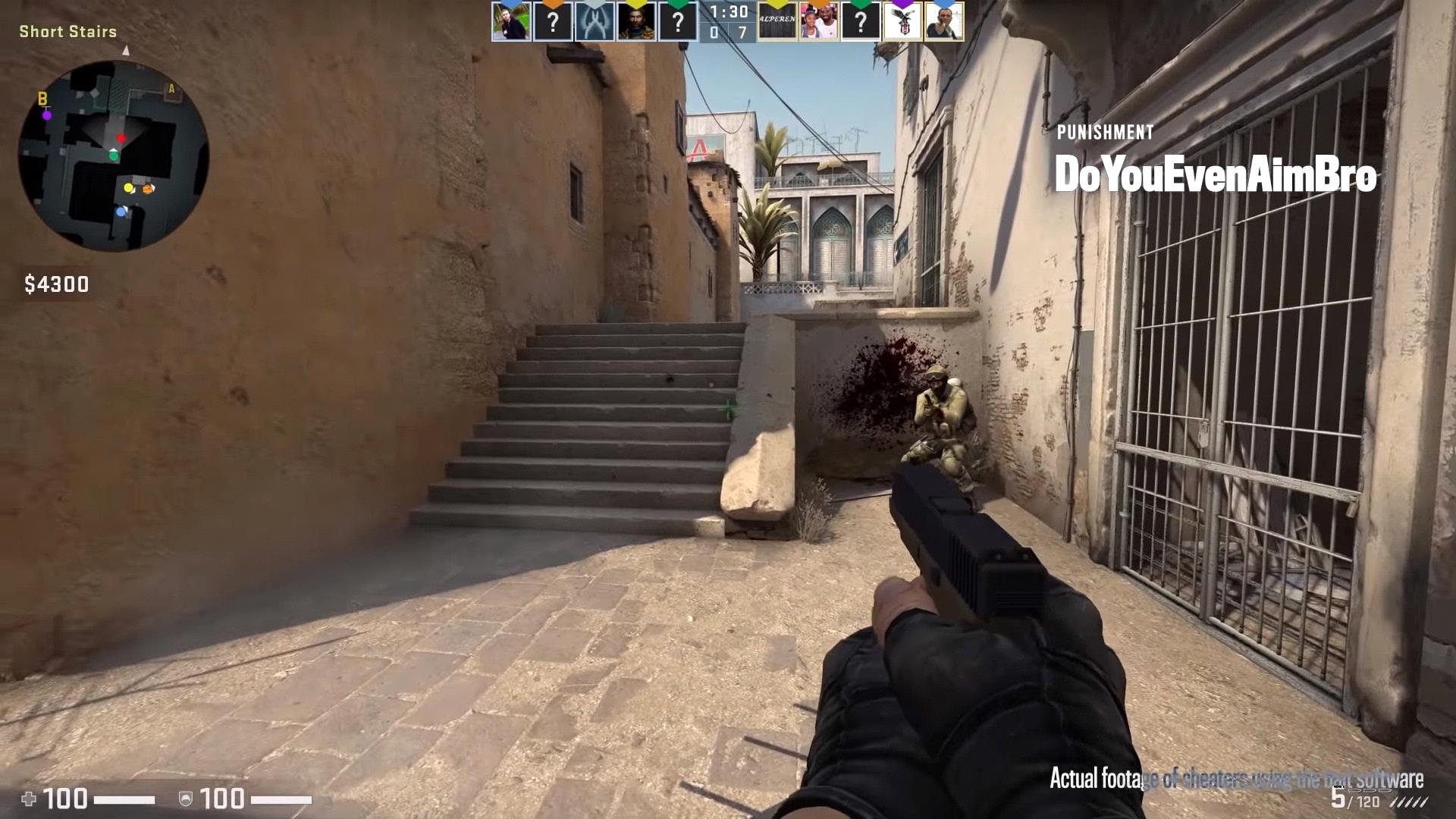Click the health cross icon

(x=29, y=798)
